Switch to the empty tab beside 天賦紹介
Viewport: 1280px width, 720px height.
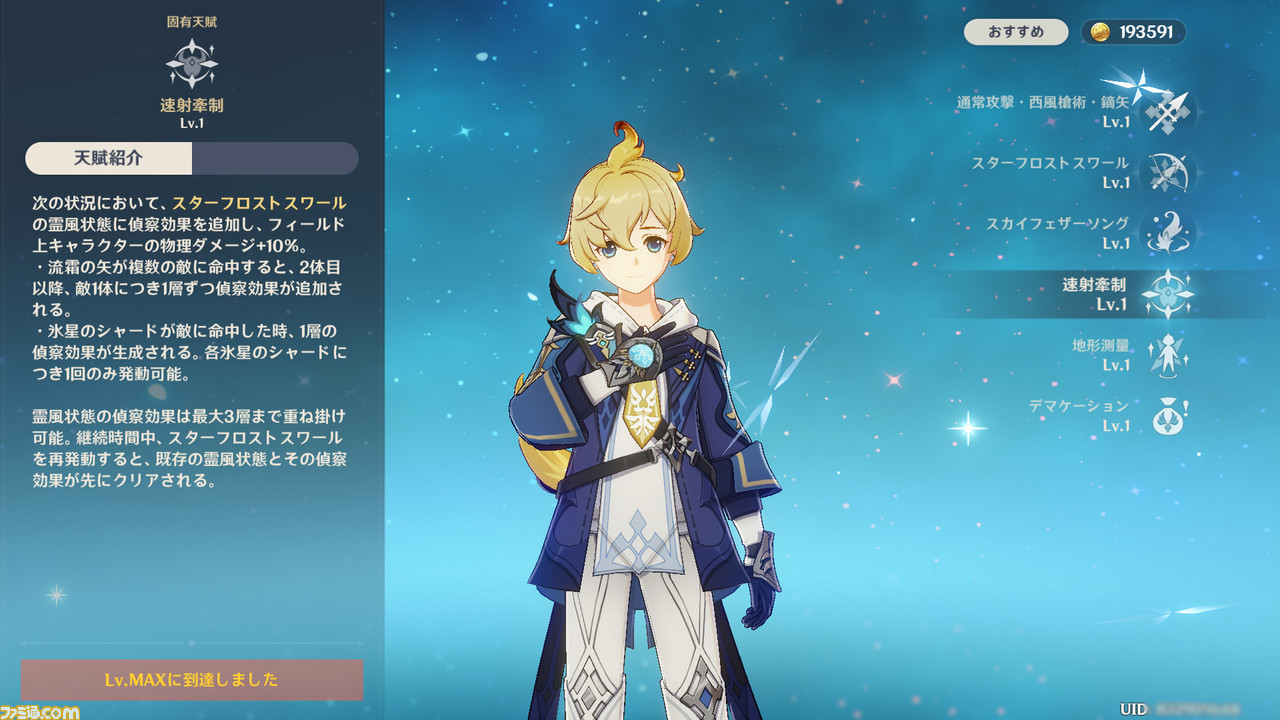(x=275, y=158)
